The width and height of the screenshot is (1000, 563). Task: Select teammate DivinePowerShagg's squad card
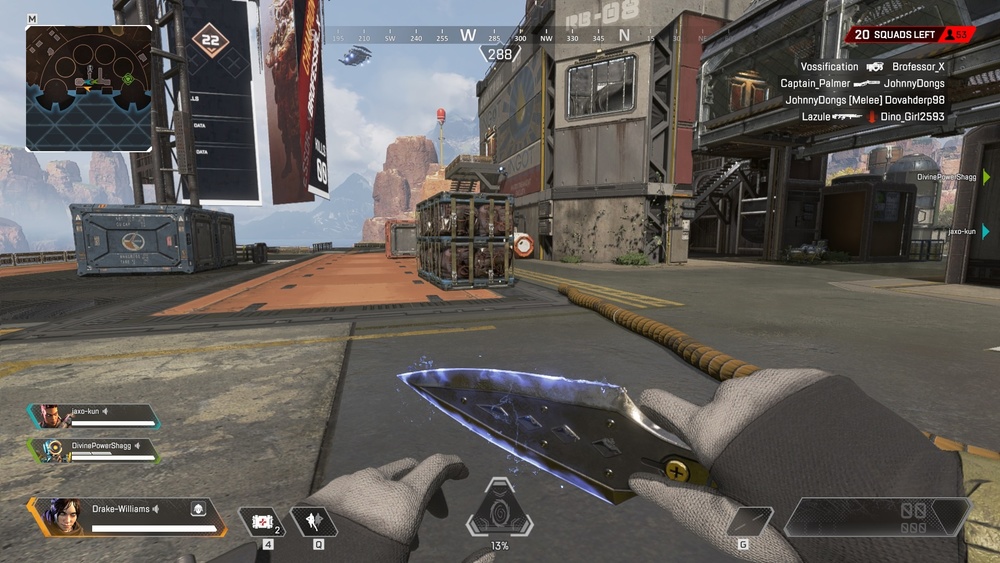click(92, 450)
